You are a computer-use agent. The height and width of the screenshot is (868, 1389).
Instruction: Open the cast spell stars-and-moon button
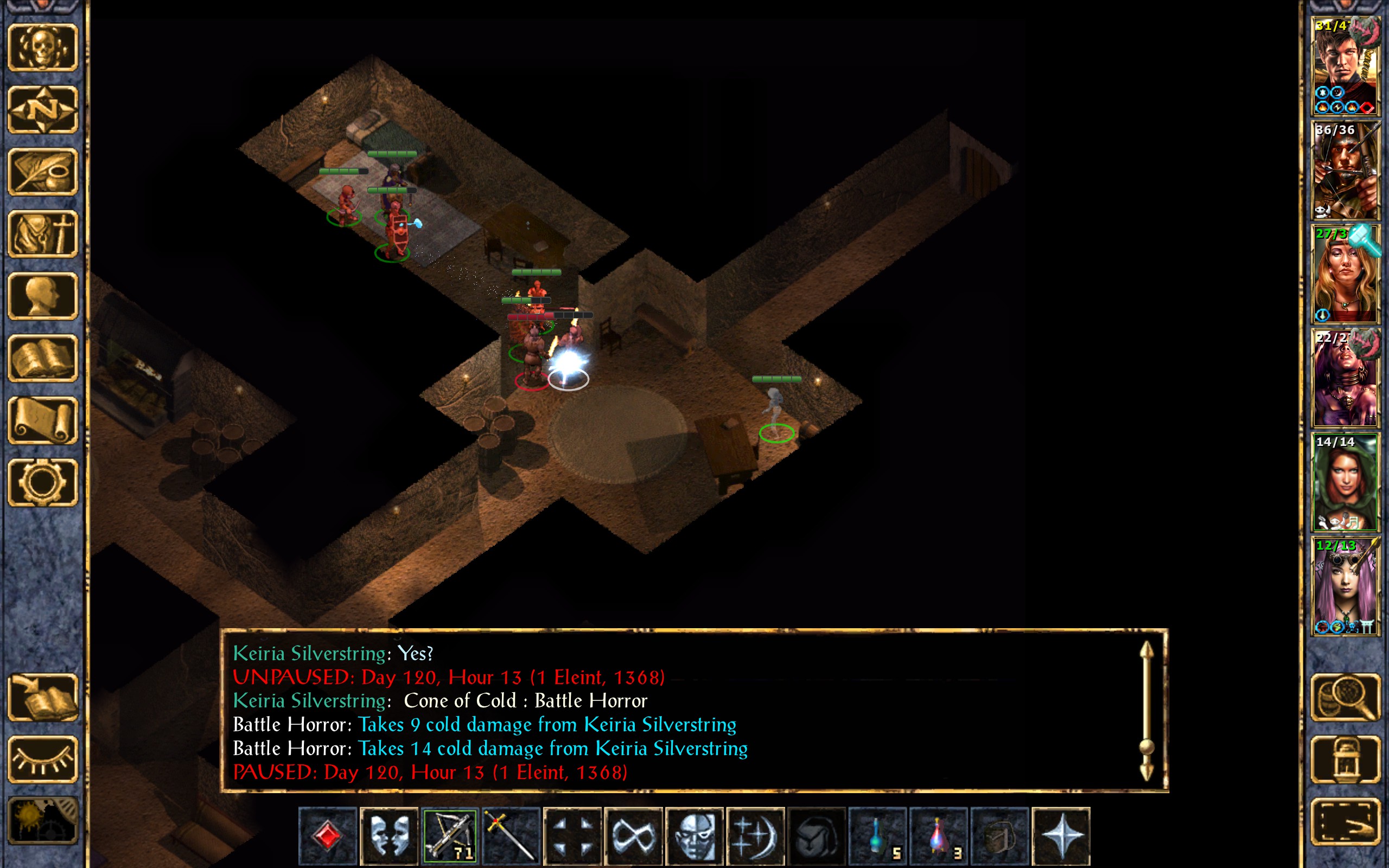pos(755,836)
